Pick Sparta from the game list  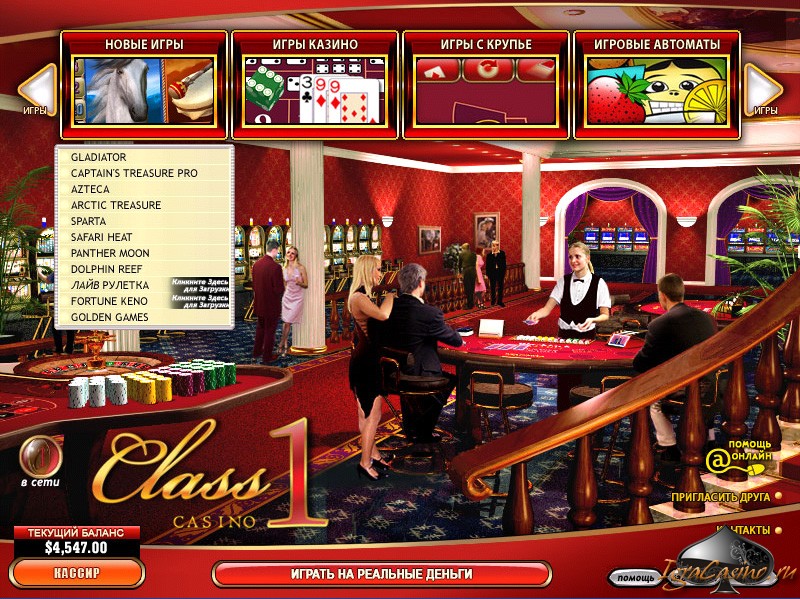90,221
